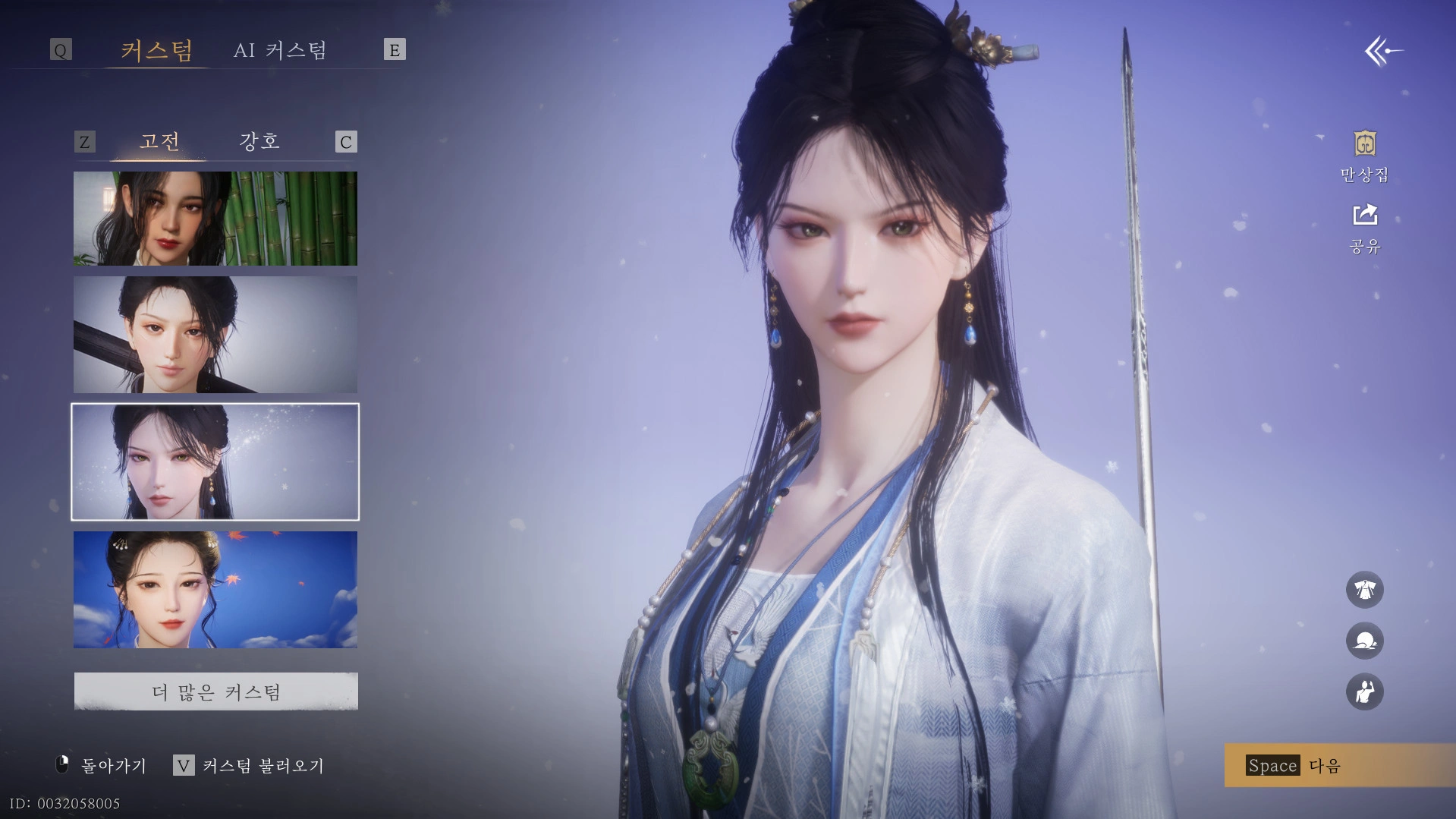The image size is (1456, 819).
Task: Choose the preset with bamboo background
Action: tap(215, 219)
